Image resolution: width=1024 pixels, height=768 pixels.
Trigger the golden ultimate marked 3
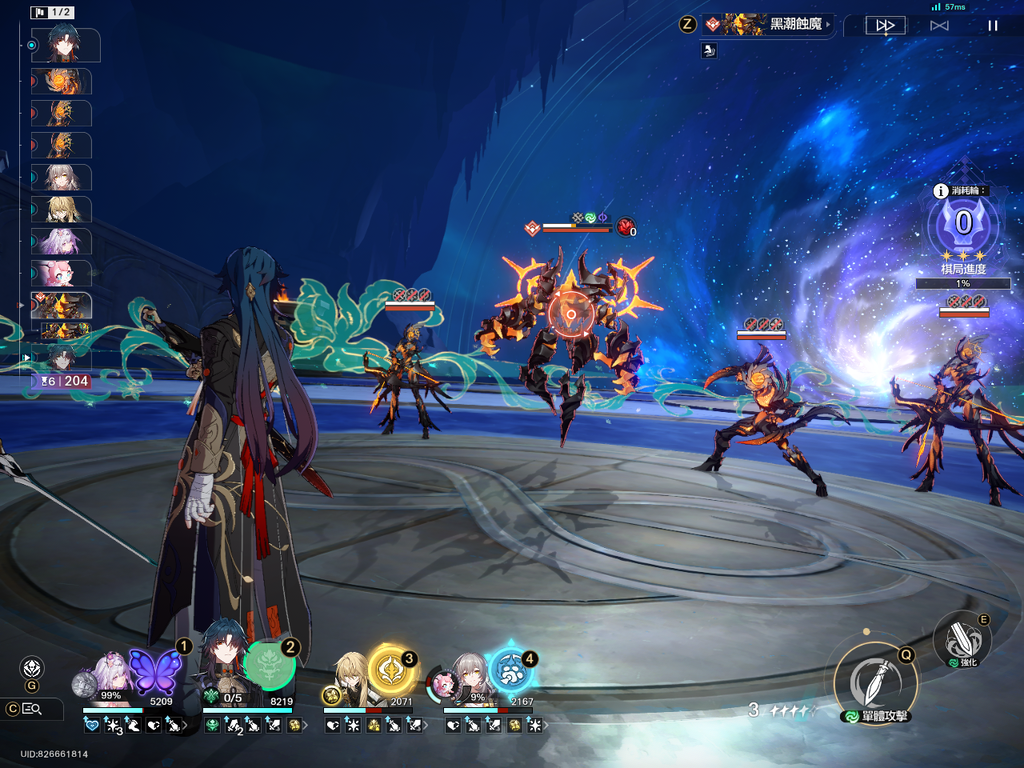point(391,670)
